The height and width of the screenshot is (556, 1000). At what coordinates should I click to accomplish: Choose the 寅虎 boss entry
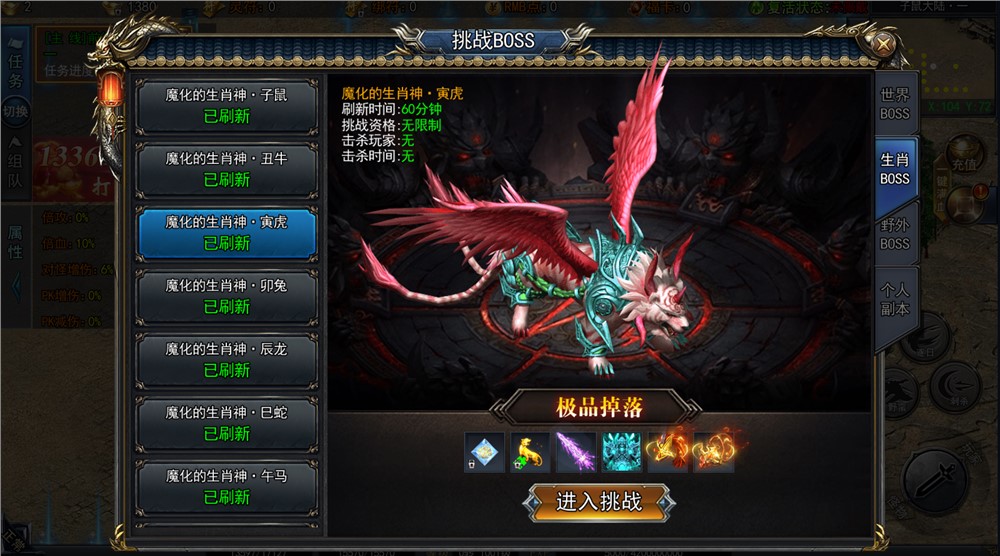[226, 233]
